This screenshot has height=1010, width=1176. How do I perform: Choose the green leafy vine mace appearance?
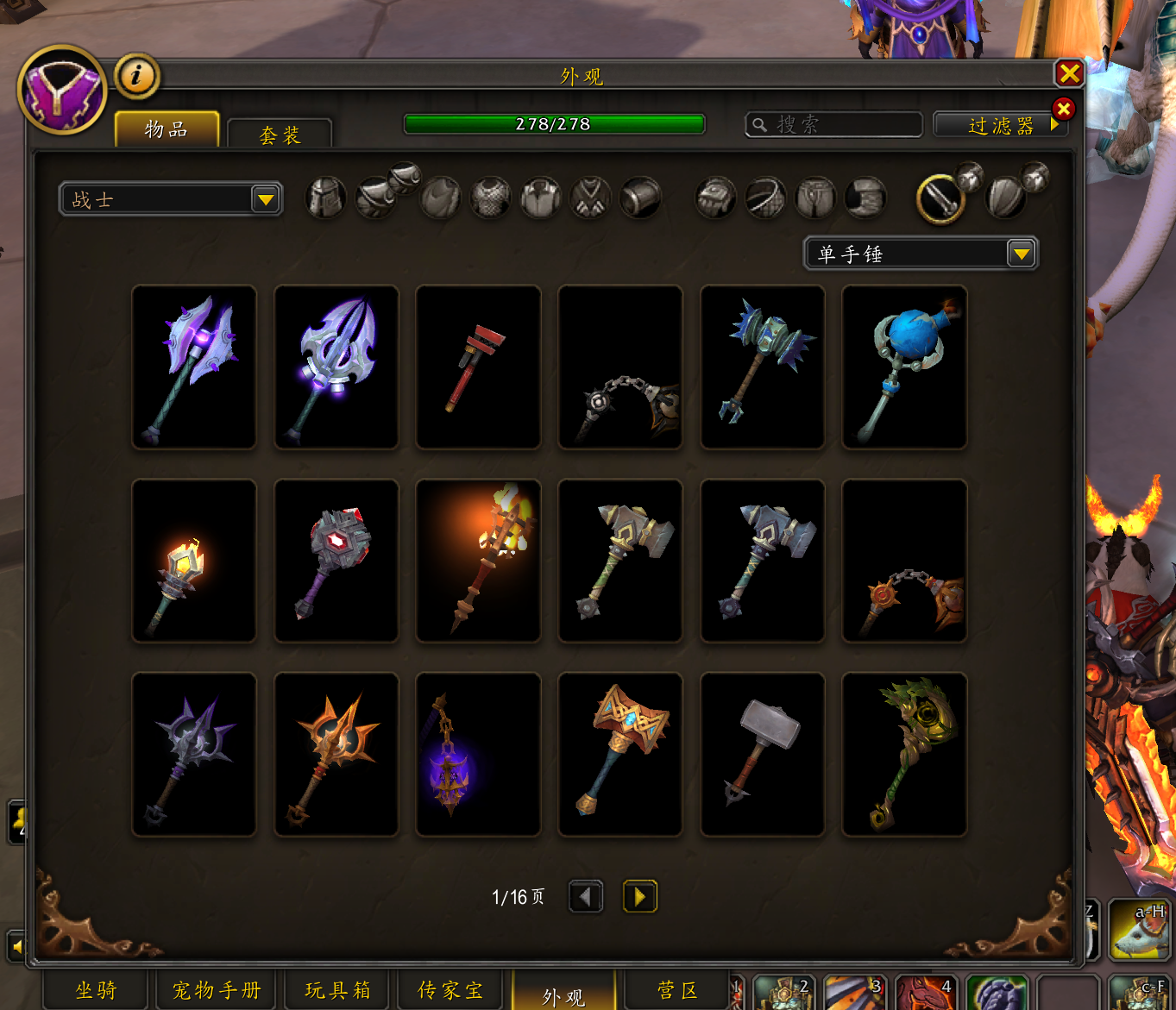tap(904, 755)
